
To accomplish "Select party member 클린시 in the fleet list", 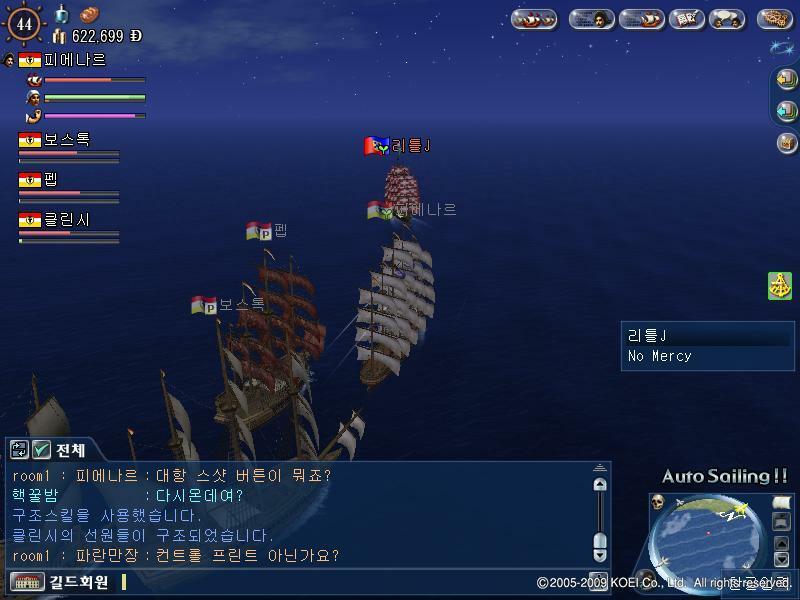I will pos(66,219).
